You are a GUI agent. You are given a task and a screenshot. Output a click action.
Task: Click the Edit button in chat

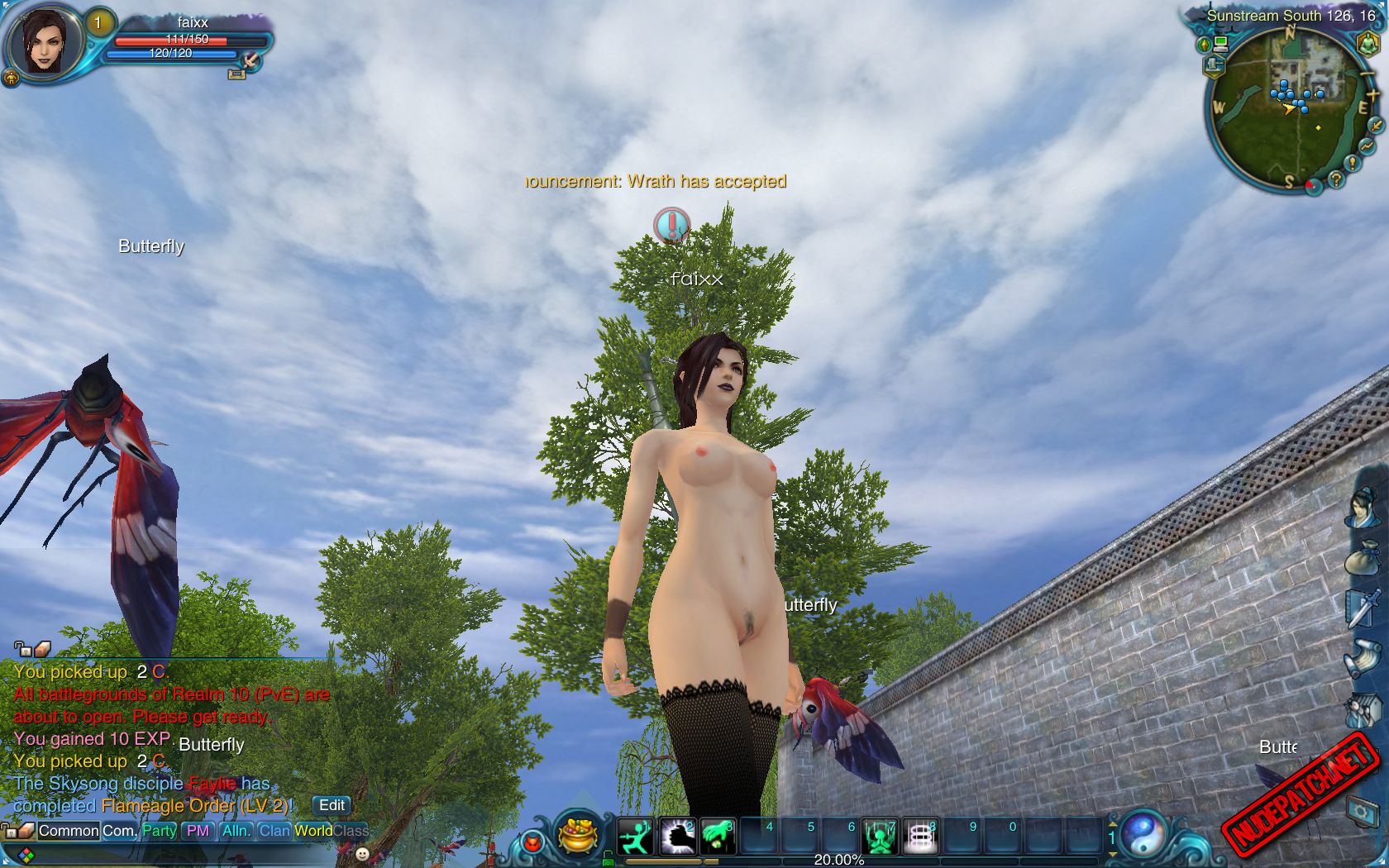332,805
